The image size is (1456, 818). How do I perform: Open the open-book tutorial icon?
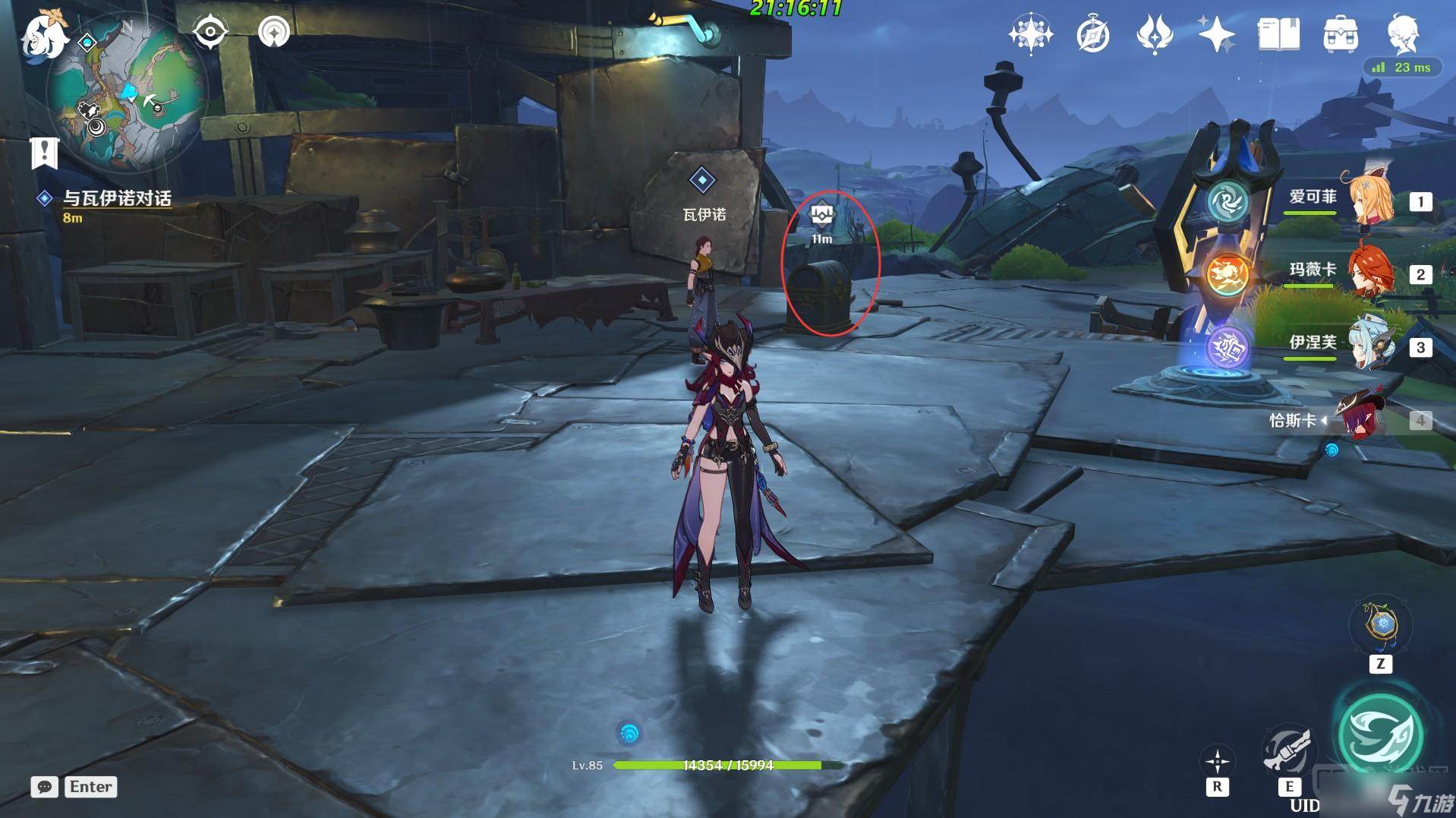1278,34
